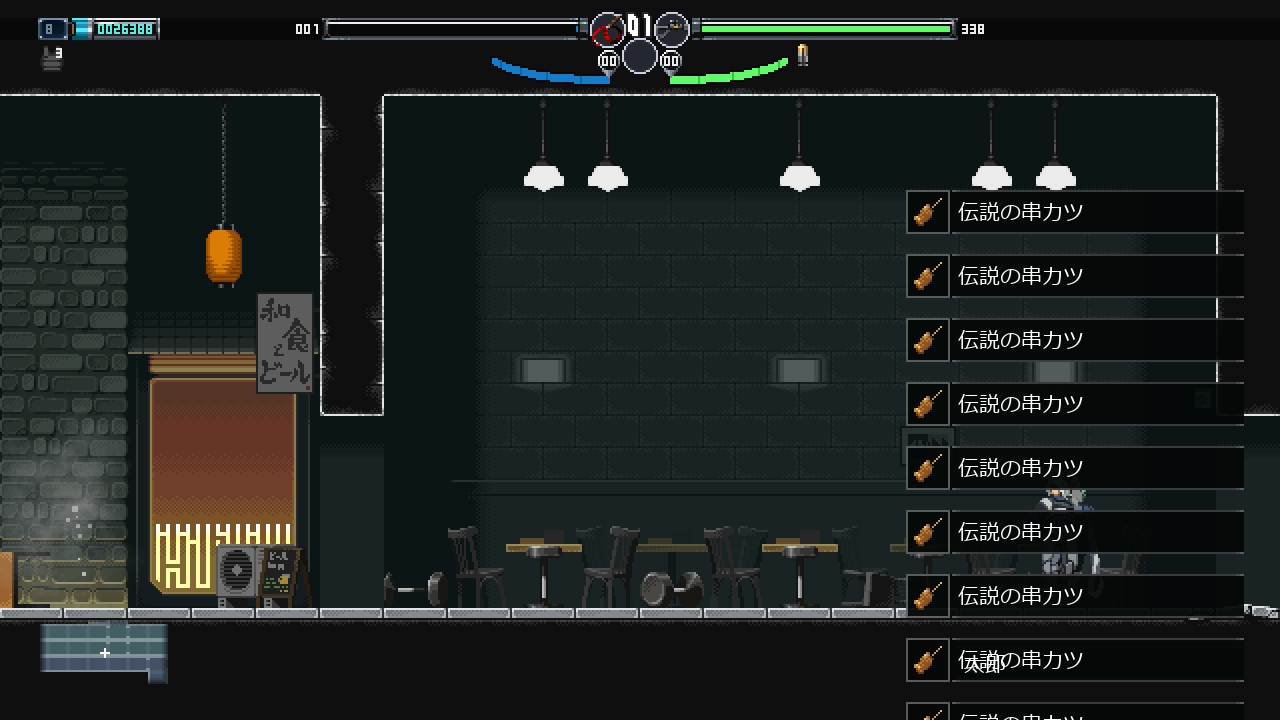Select the rifle weapon icon
The width and height of the screenshot is (1280, 720).
point(672,30)
